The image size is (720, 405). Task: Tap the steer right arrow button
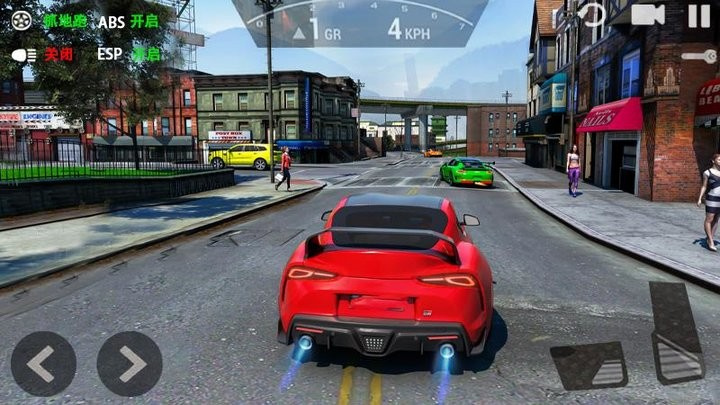pos(129,363)
